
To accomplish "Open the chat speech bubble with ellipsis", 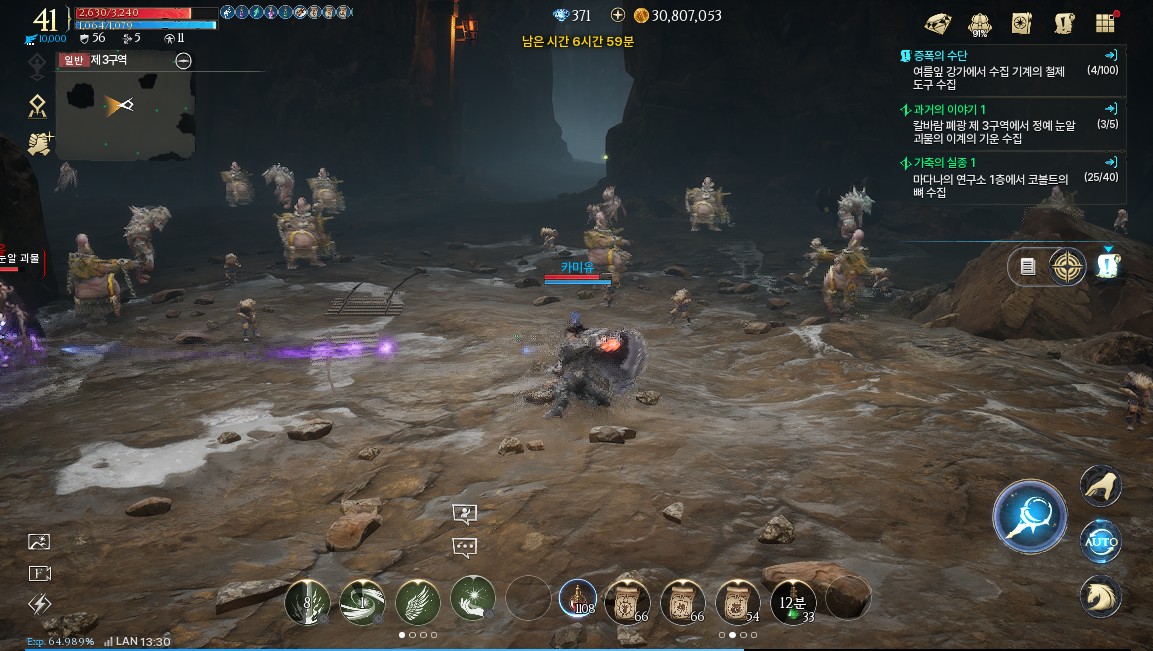I will tap(464, 547).
